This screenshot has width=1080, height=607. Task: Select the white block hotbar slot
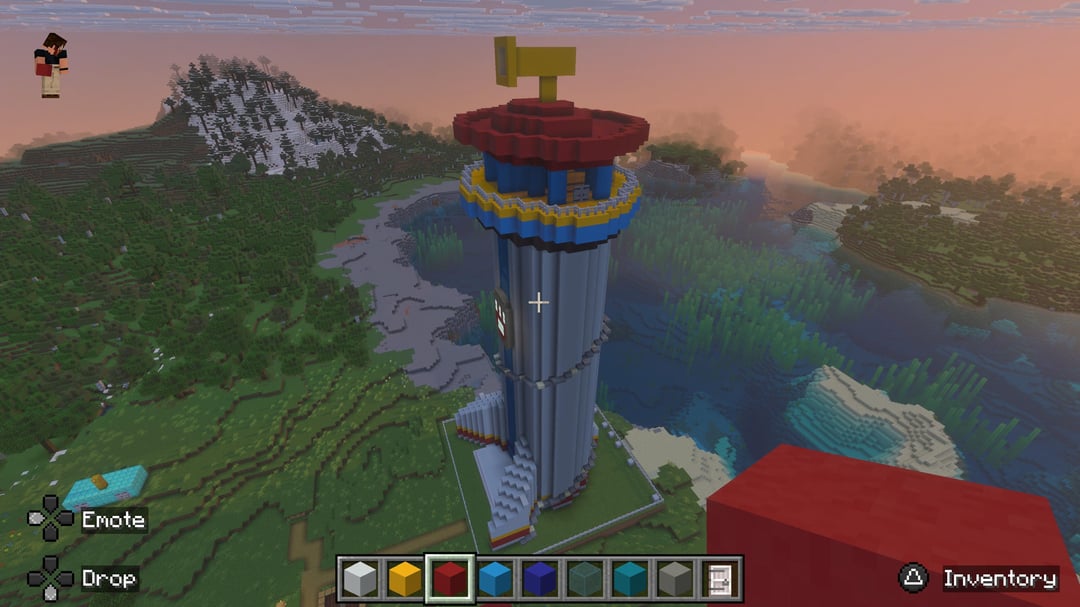[x=359, y=579]
